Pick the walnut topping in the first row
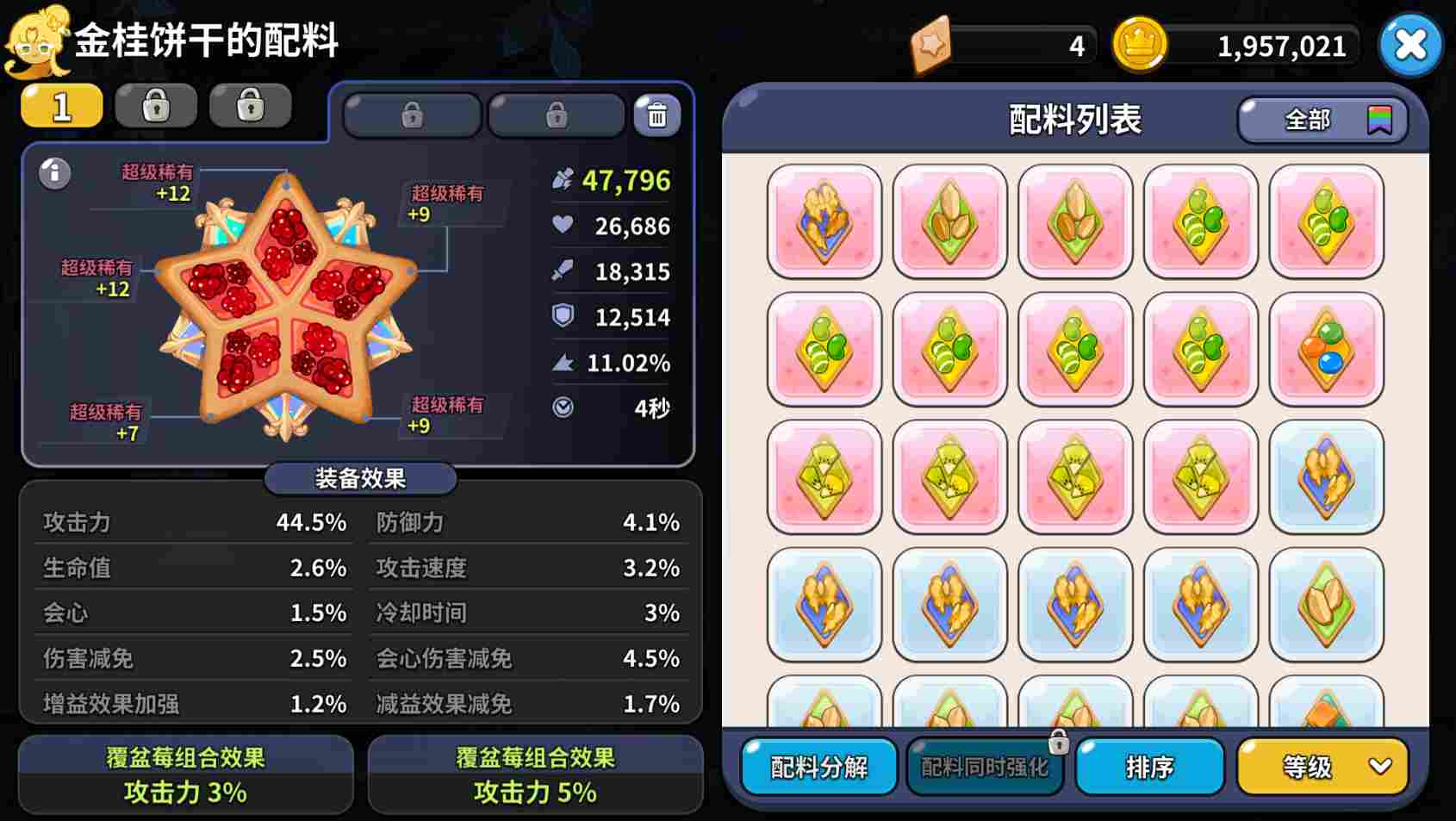 (824, 221)
